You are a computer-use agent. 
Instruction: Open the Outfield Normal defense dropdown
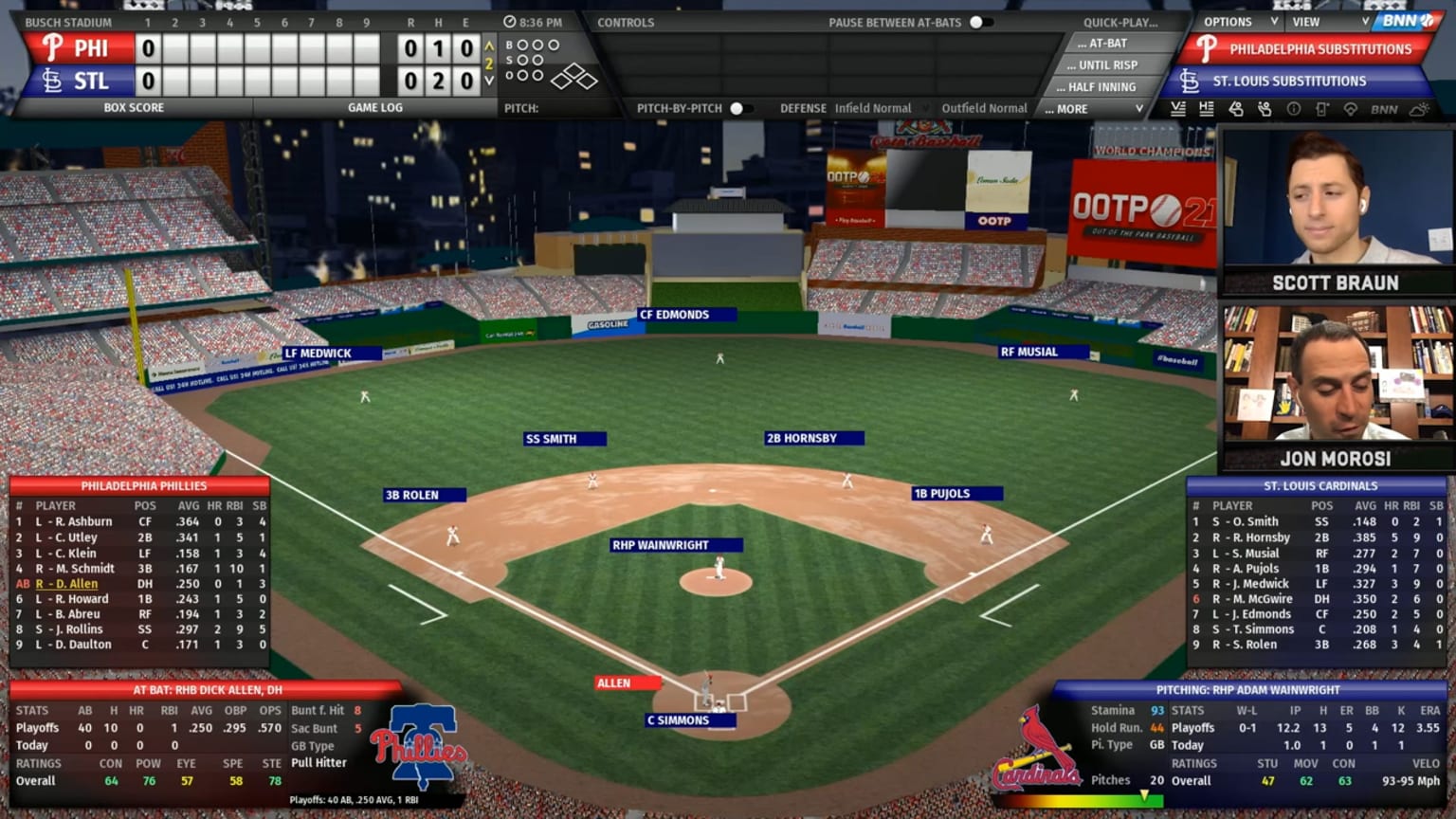(x=984, y=108)
